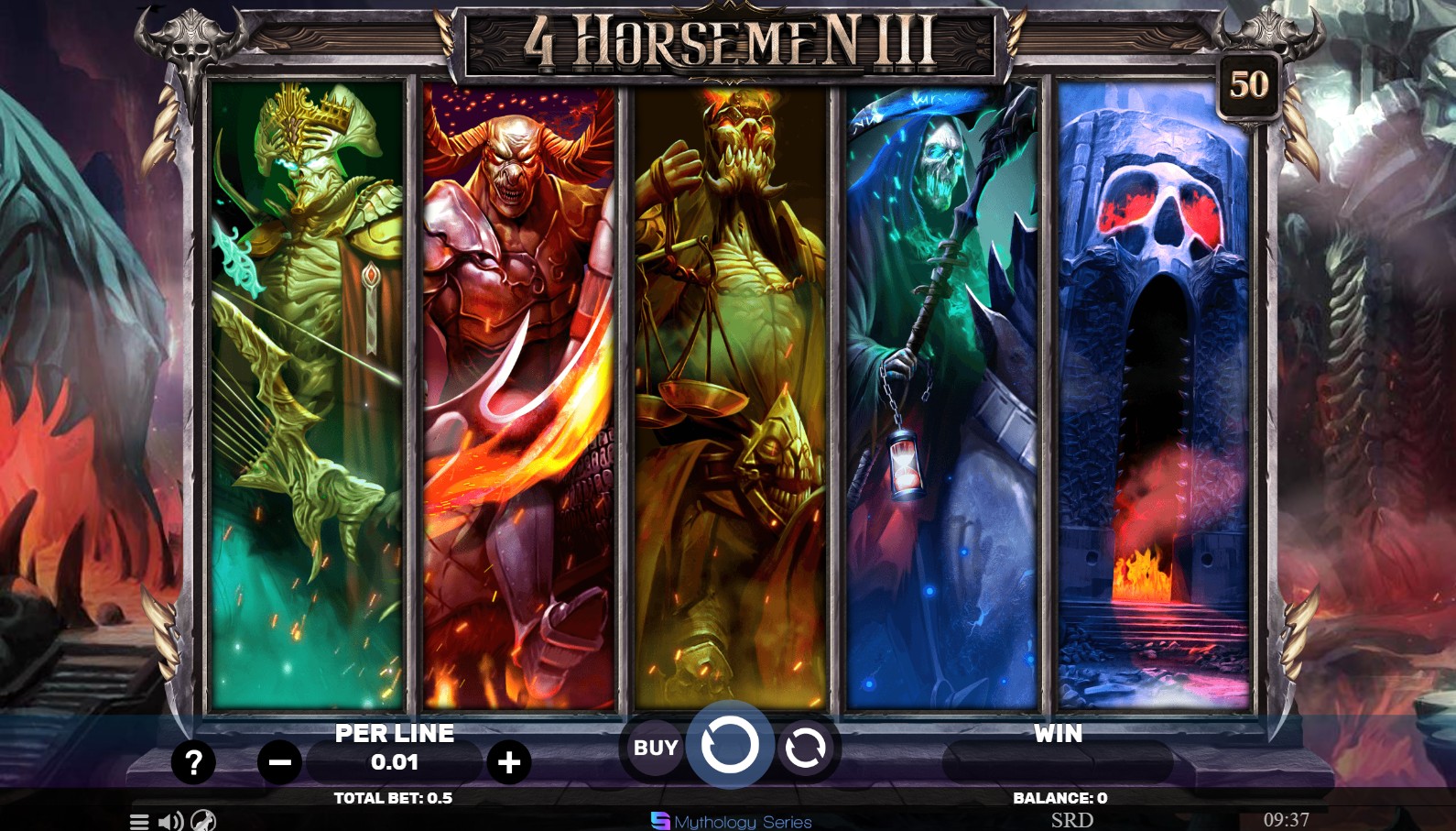Viewport: 1456px width, 831px height.
Task: Decrease bet with the minus stepper
Action: 280,761
